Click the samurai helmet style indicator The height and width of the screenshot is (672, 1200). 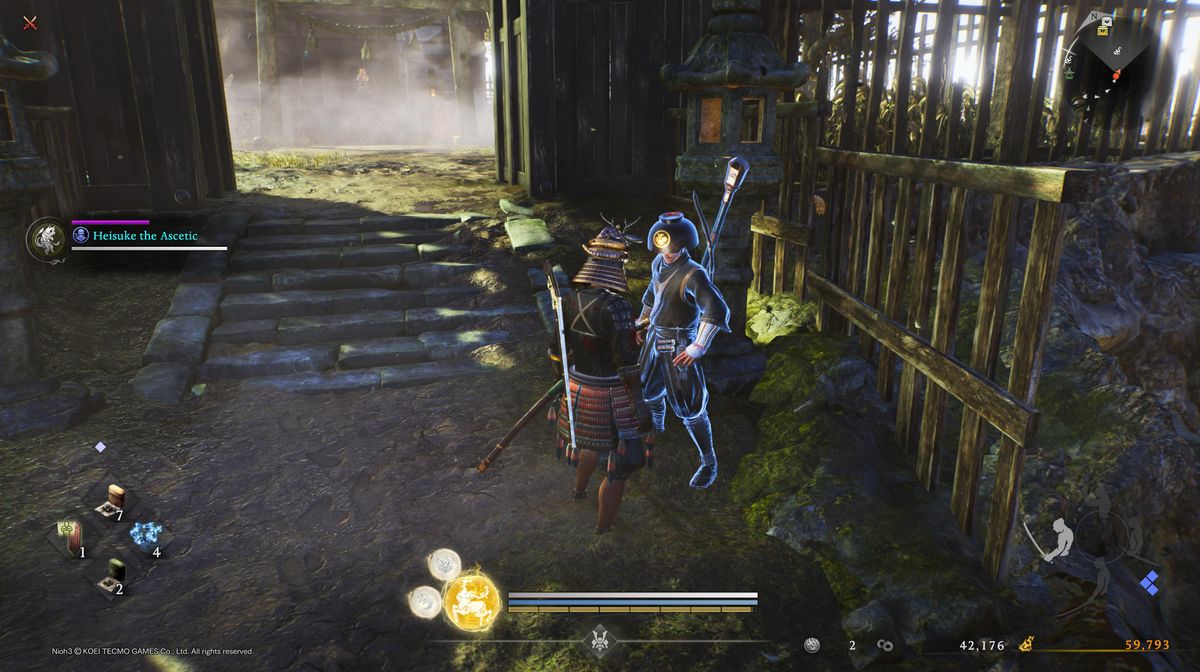pyautogui.click(x=600, y=638)
